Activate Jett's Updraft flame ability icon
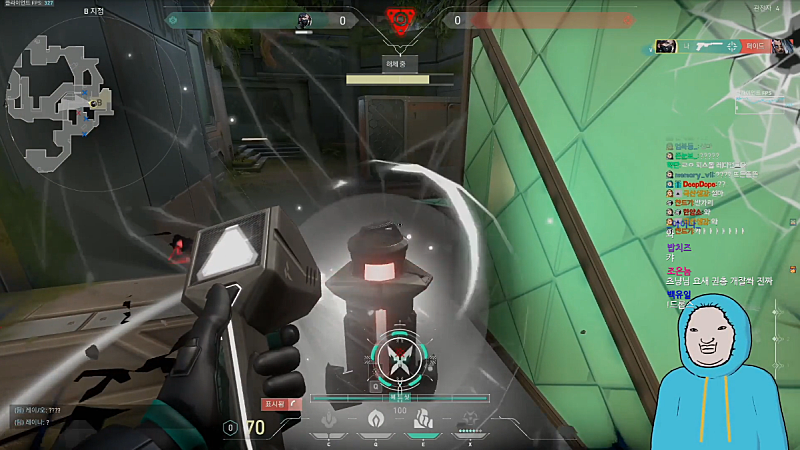This screenshot has width=800, height=450. coord(376,421)
